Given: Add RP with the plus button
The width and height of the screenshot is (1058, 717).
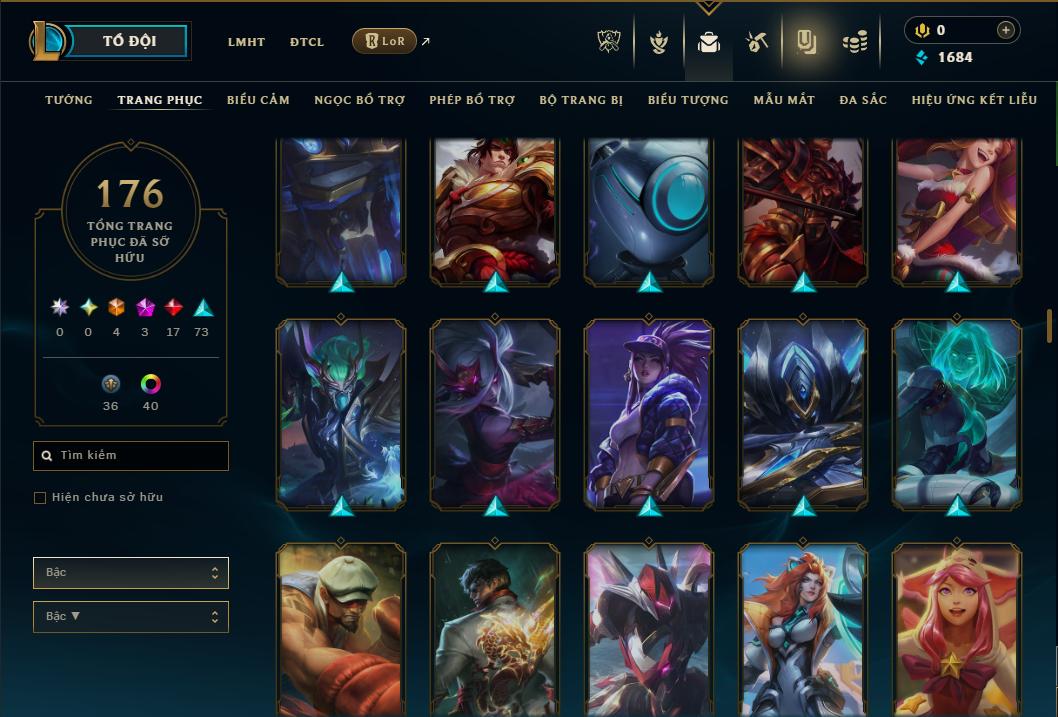Looking at the screenshot, I should [x=1006, y=30].
